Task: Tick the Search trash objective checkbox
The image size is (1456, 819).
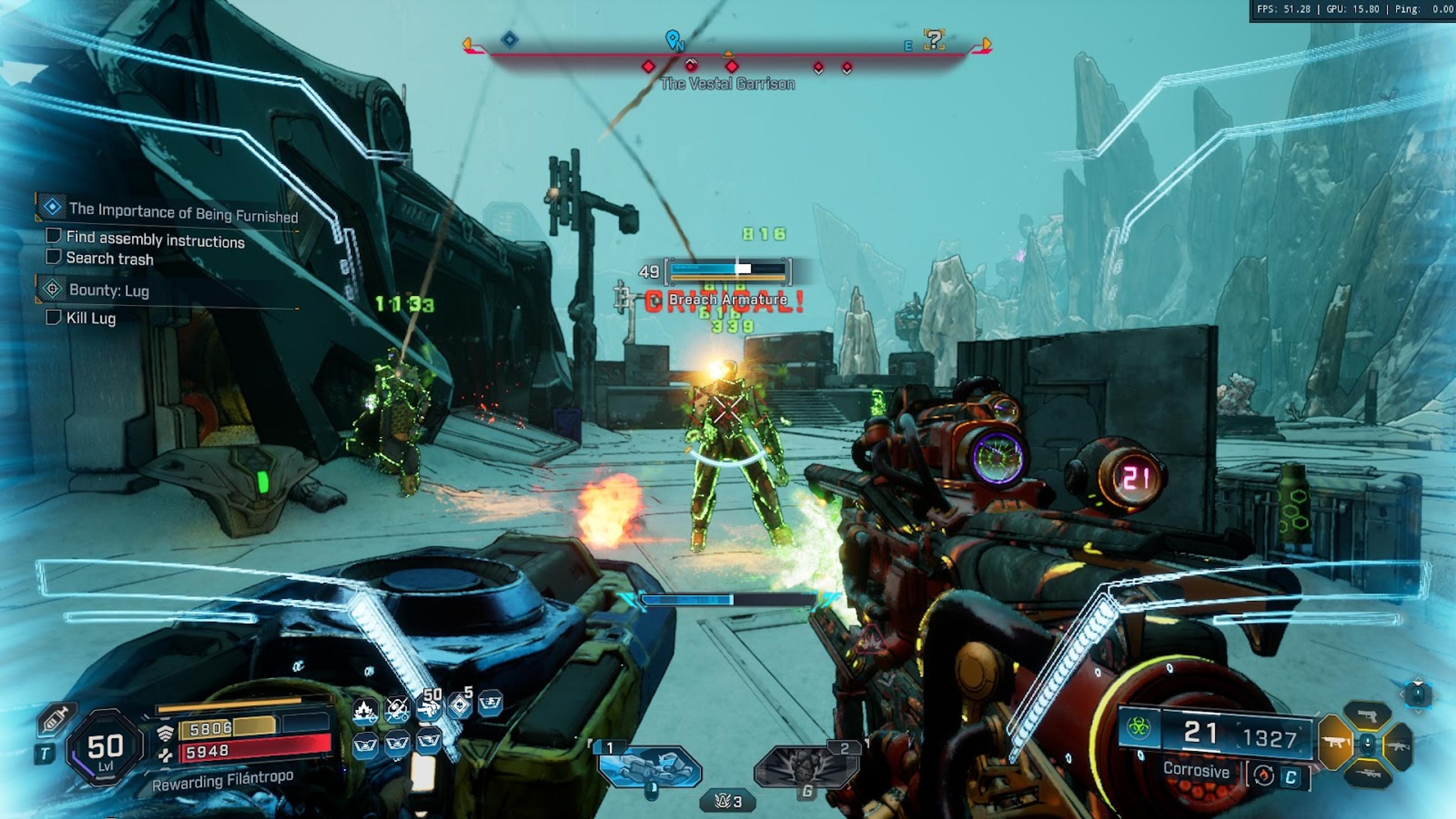Action: (53, 257)
